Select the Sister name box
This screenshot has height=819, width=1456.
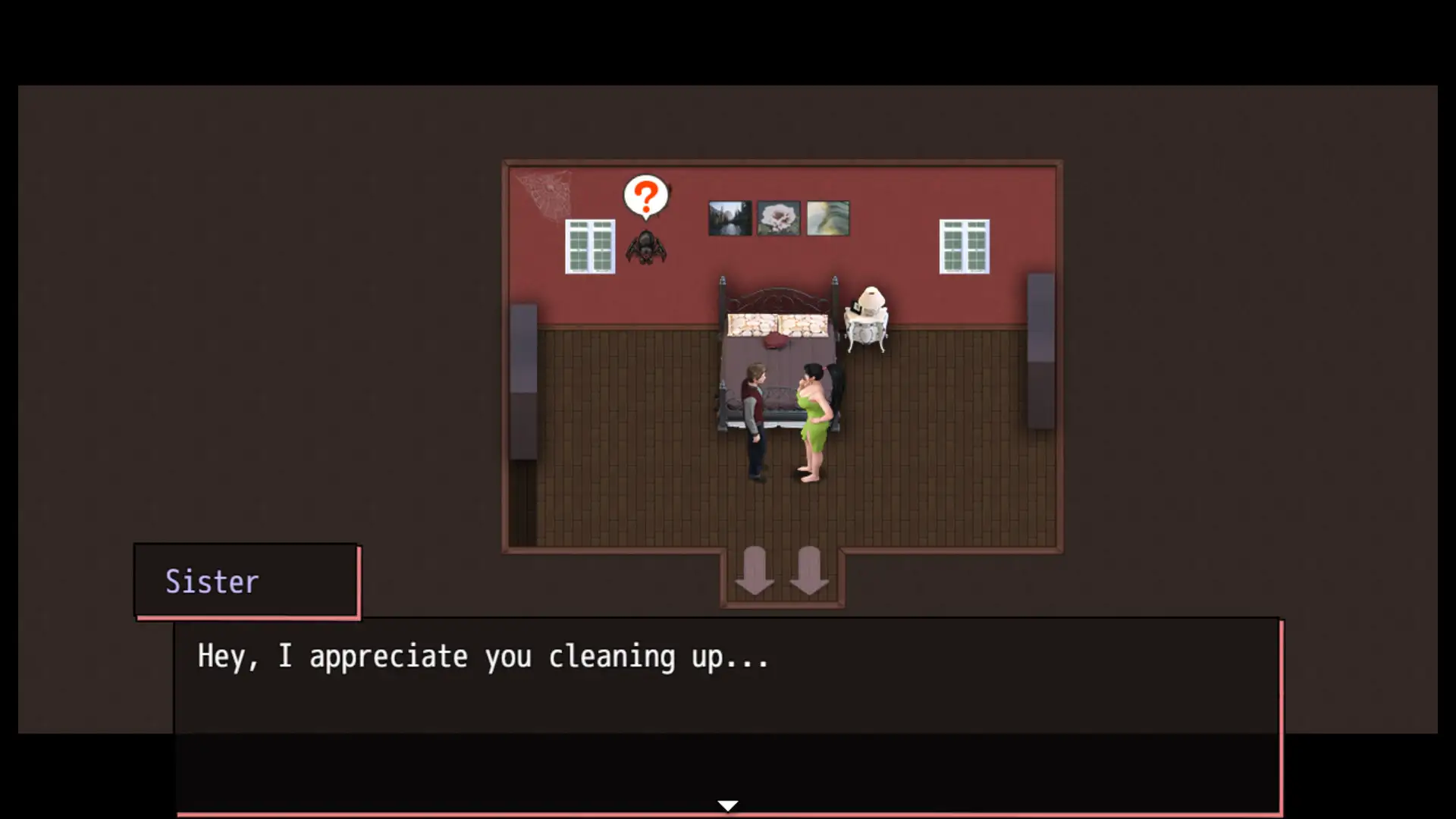click(246, 581)
